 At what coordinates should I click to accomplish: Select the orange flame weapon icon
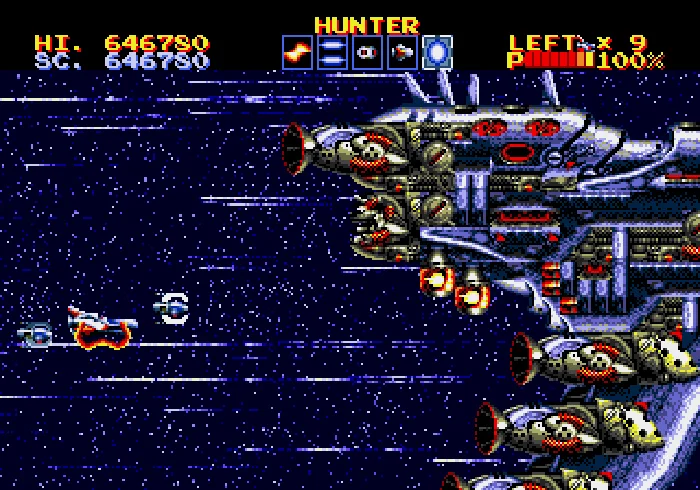click(x=297, y=52)
